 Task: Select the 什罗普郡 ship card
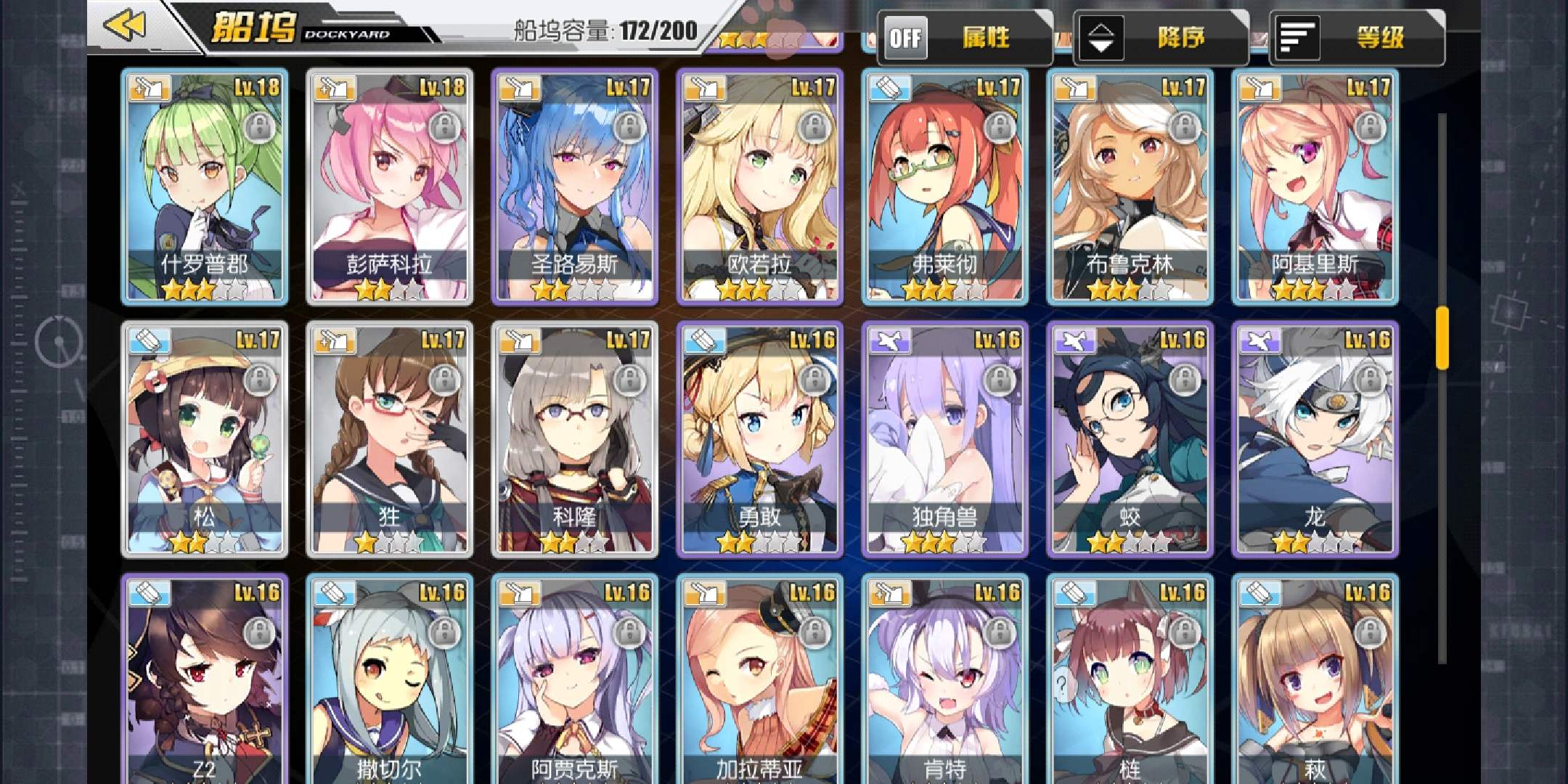[x=205, y=187]
